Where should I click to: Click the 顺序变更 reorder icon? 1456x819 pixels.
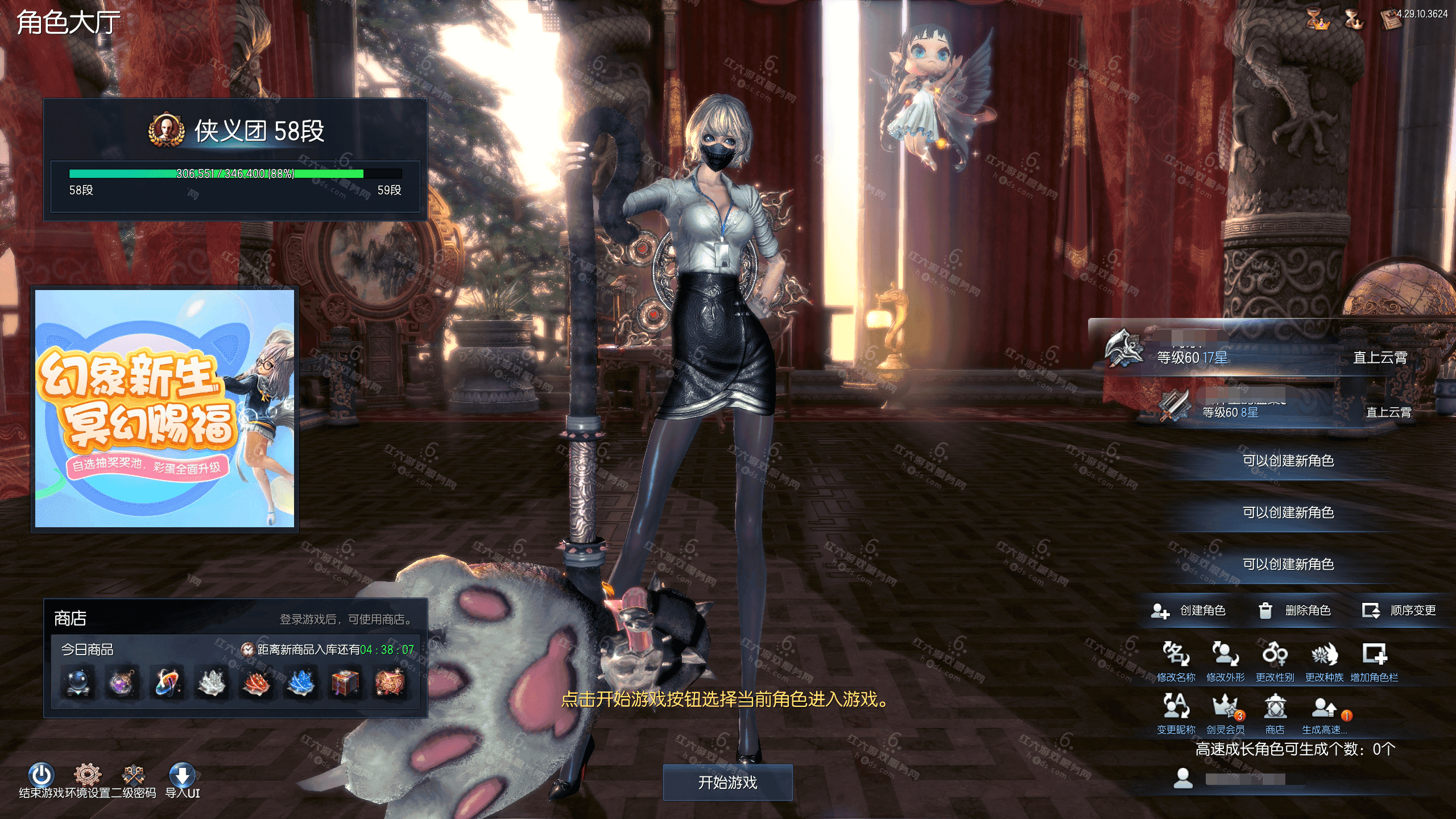(1371, 611)
